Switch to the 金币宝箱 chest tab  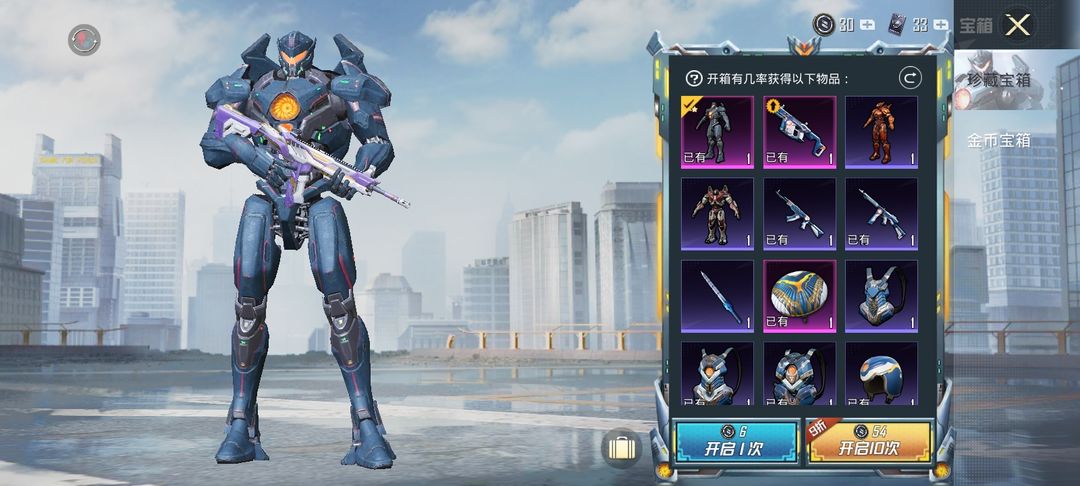[998, 141]
